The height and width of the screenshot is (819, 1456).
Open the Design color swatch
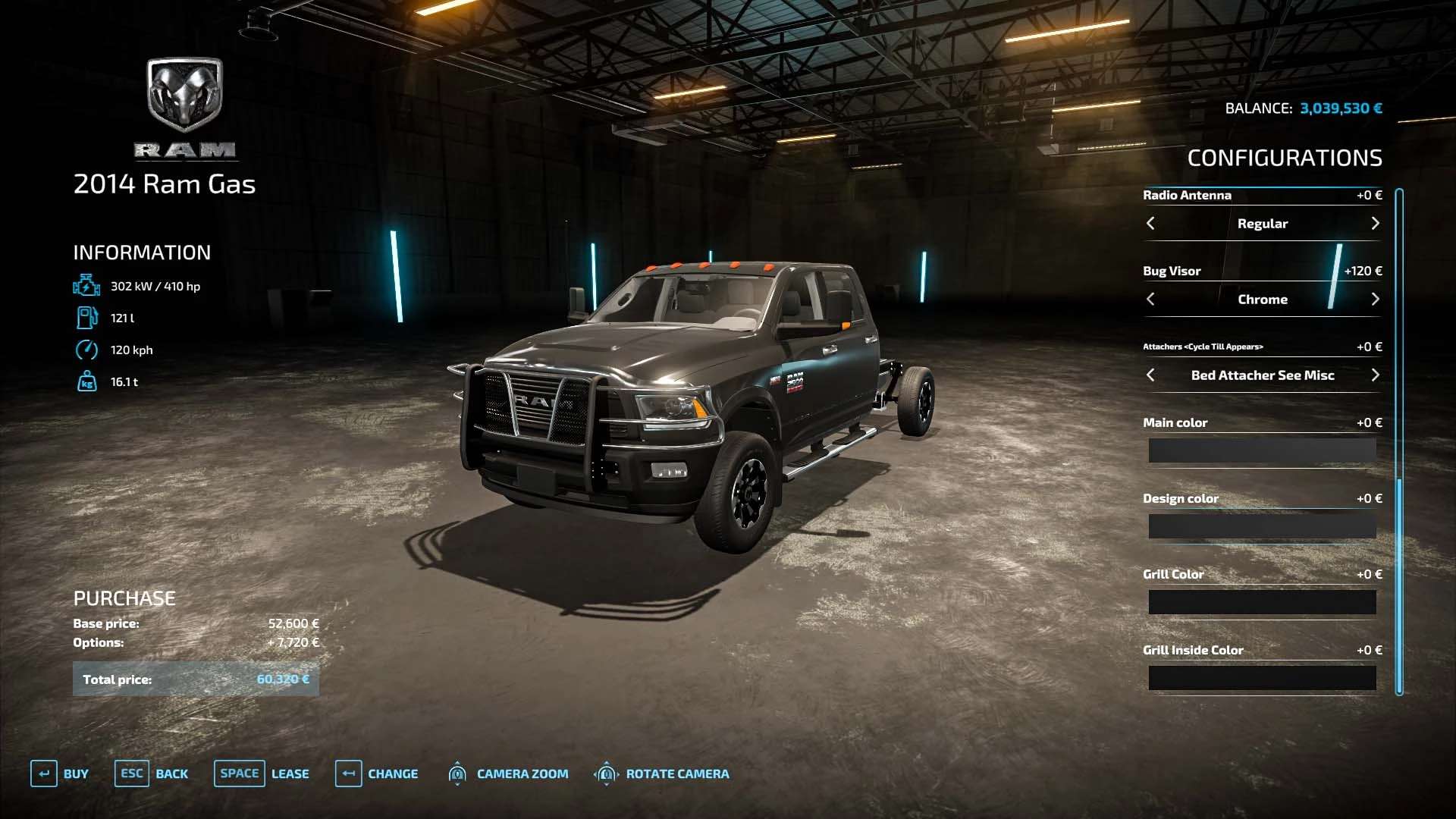tap(1262, 526)
